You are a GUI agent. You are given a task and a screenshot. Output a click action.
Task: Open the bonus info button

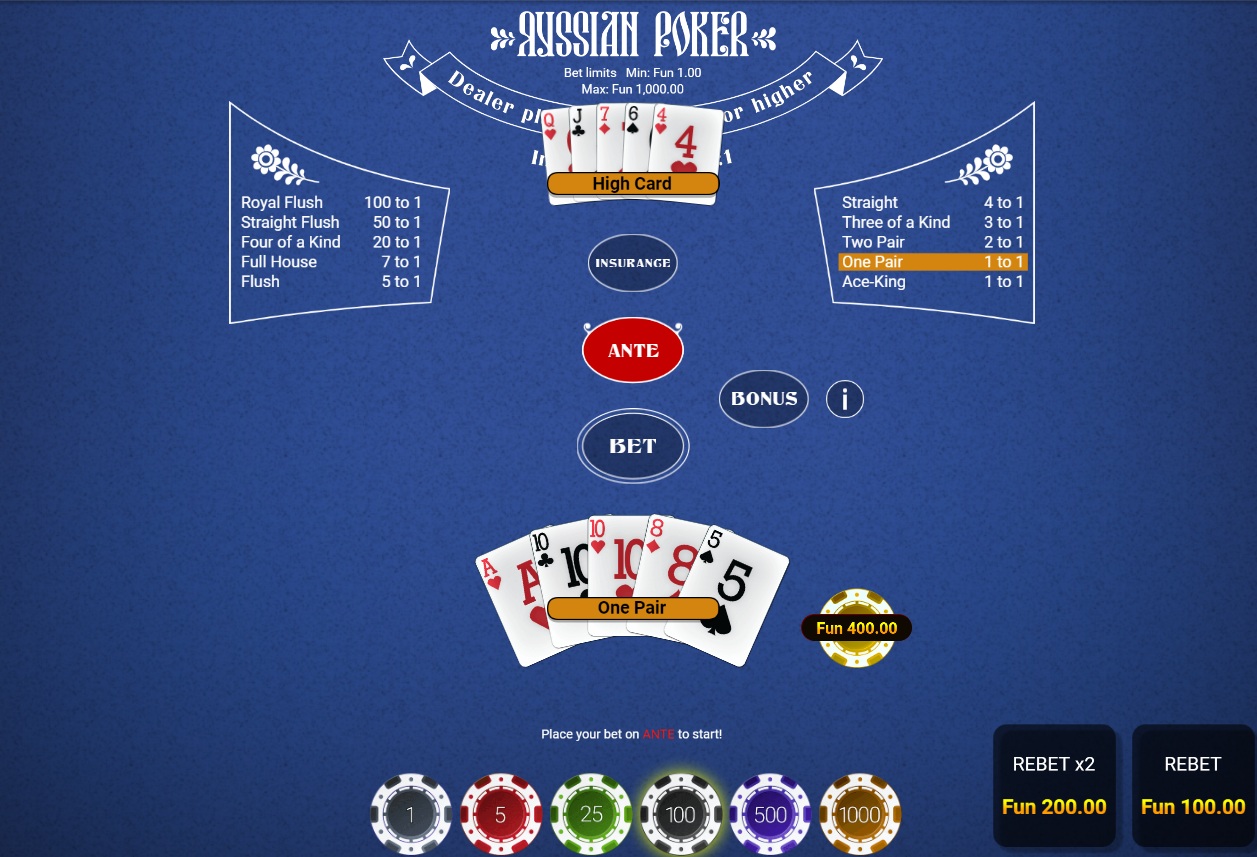coord(845,399)
